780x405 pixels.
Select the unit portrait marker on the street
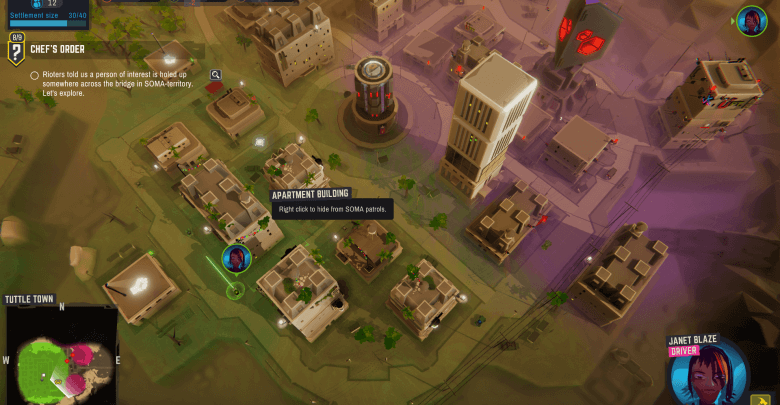tap(237, 259)
